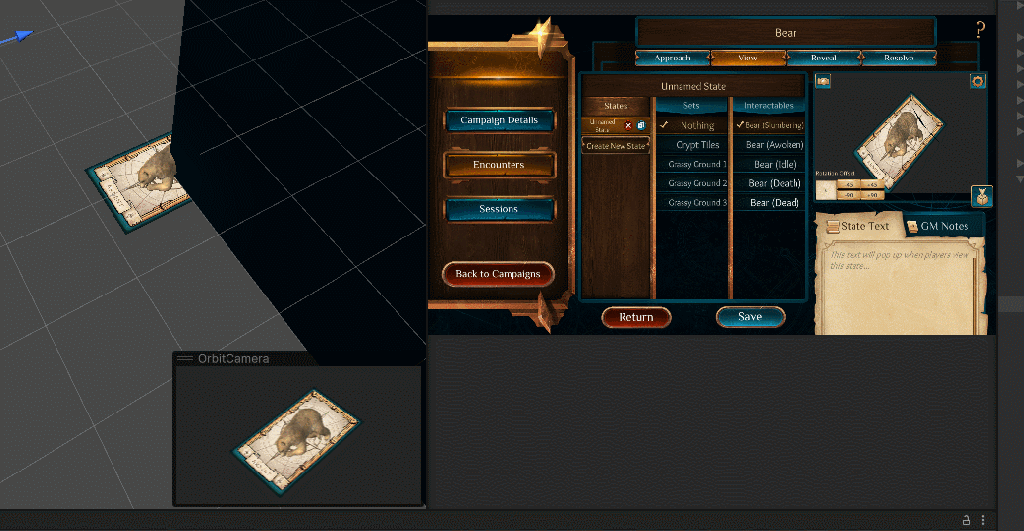Switch to the Approach tab
1024x531 pixels.
coord(672,58)
